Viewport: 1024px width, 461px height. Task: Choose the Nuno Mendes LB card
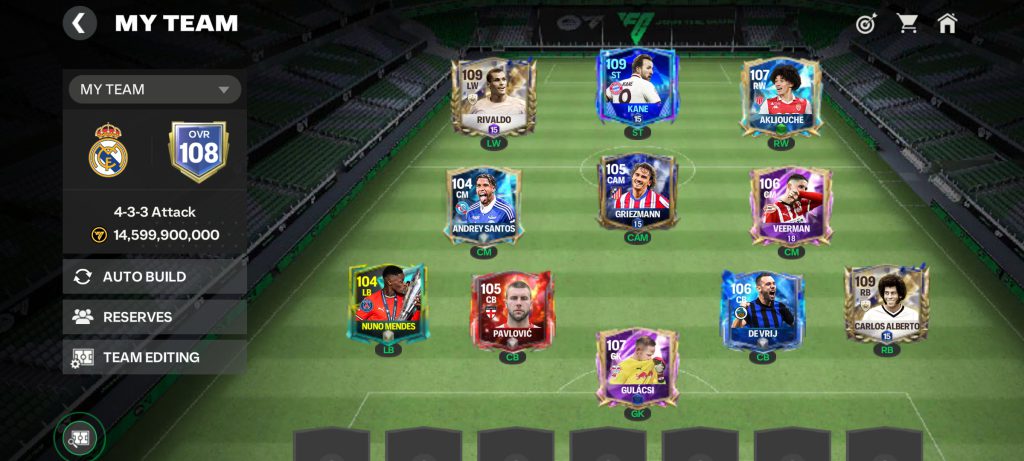[x=388, y=302]
